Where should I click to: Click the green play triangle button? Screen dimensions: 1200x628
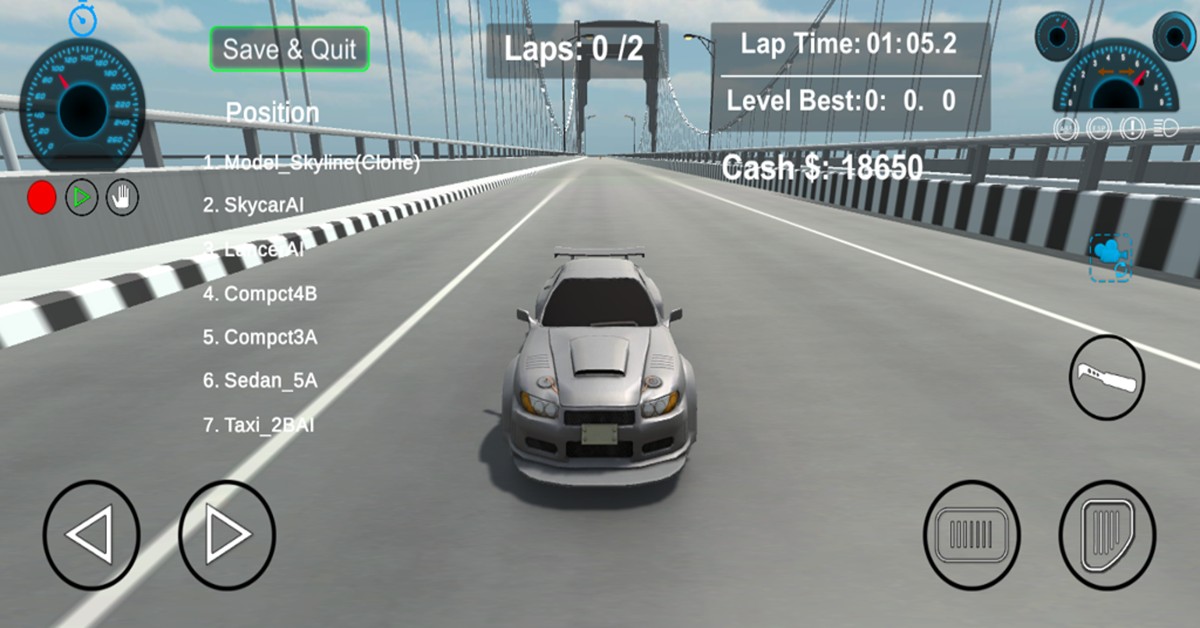pyautogui.click(x=82, y=198)
